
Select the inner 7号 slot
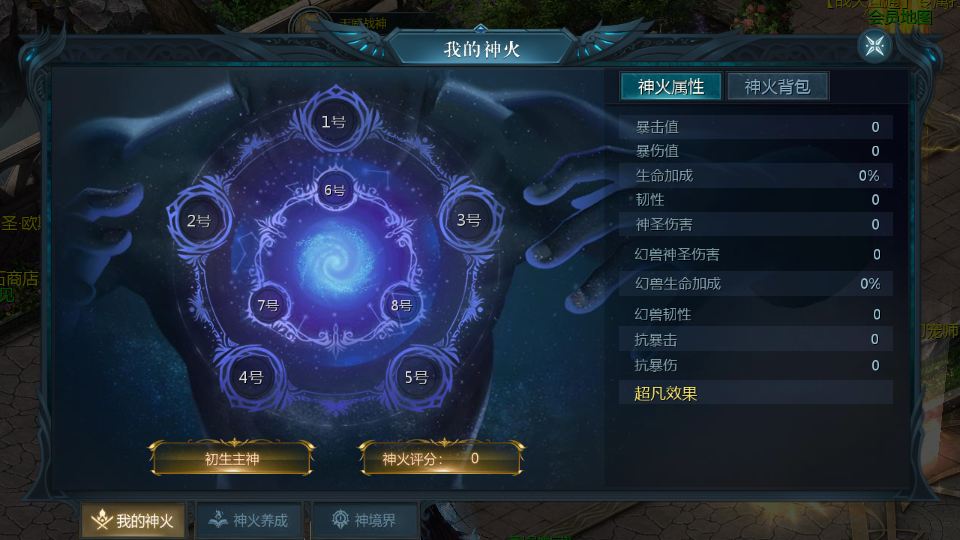(268, 305)
